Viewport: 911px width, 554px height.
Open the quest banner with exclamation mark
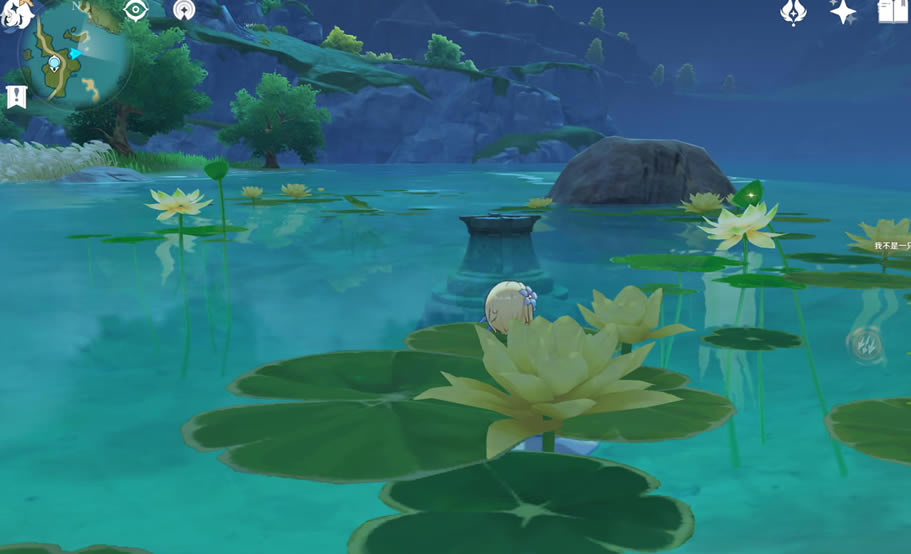[16, 97]
